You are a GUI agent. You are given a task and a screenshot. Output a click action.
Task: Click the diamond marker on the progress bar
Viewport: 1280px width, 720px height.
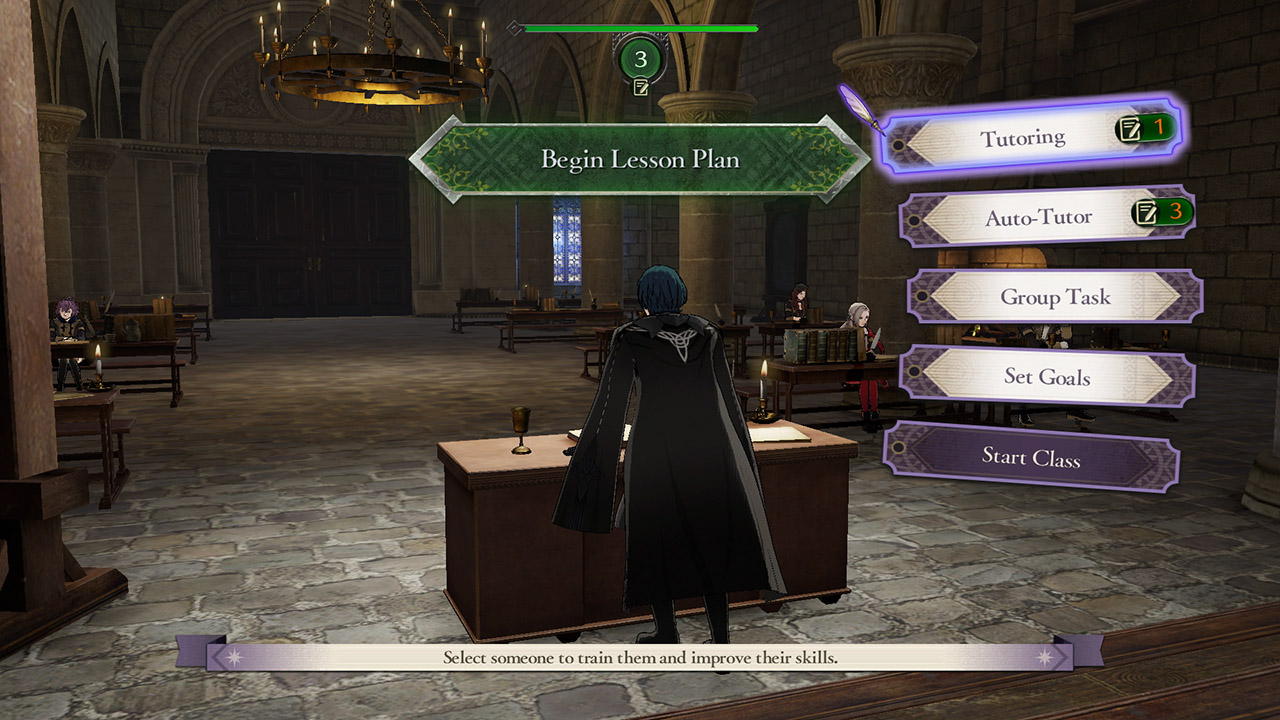(514, 29)
